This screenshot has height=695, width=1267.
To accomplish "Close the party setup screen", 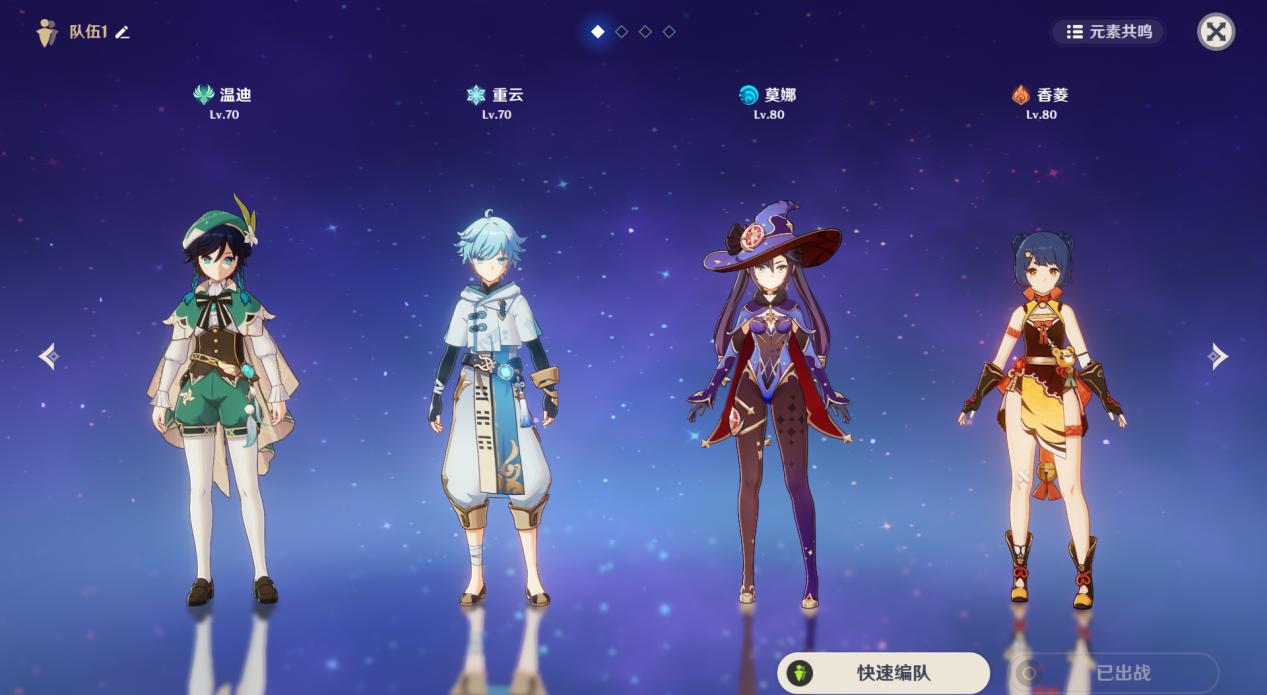I will click(x=1216, y=32).
